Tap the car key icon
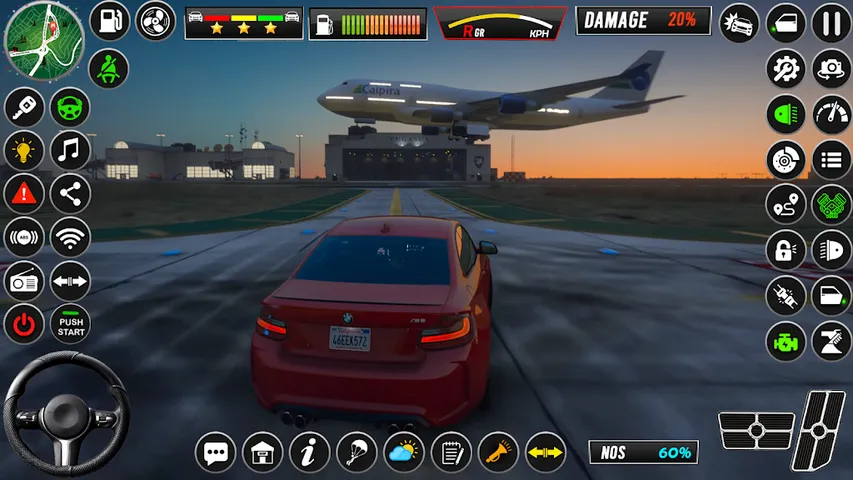This screenshot has height=480, width=853. pos(24,108)
